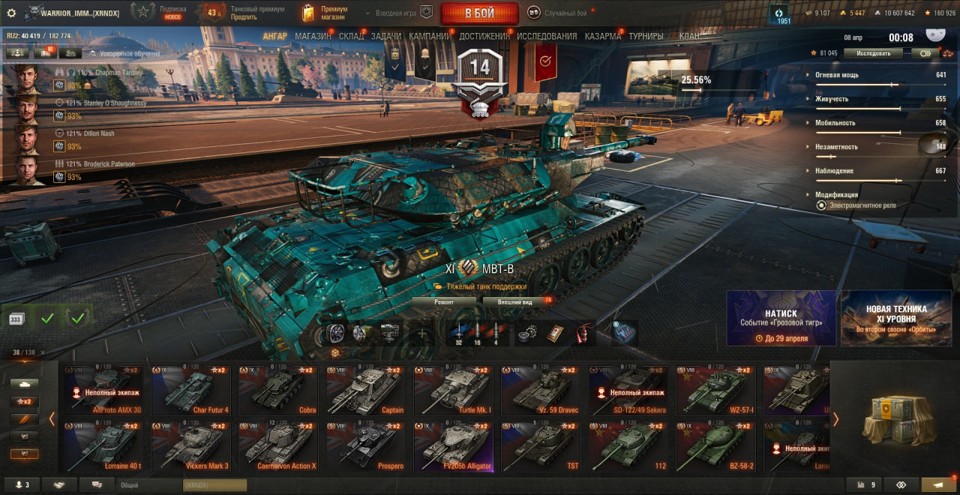This screenshot has height=495, width=960.
Task: Choose the FV205b Alligator tank
Action: tap(453, 446)
